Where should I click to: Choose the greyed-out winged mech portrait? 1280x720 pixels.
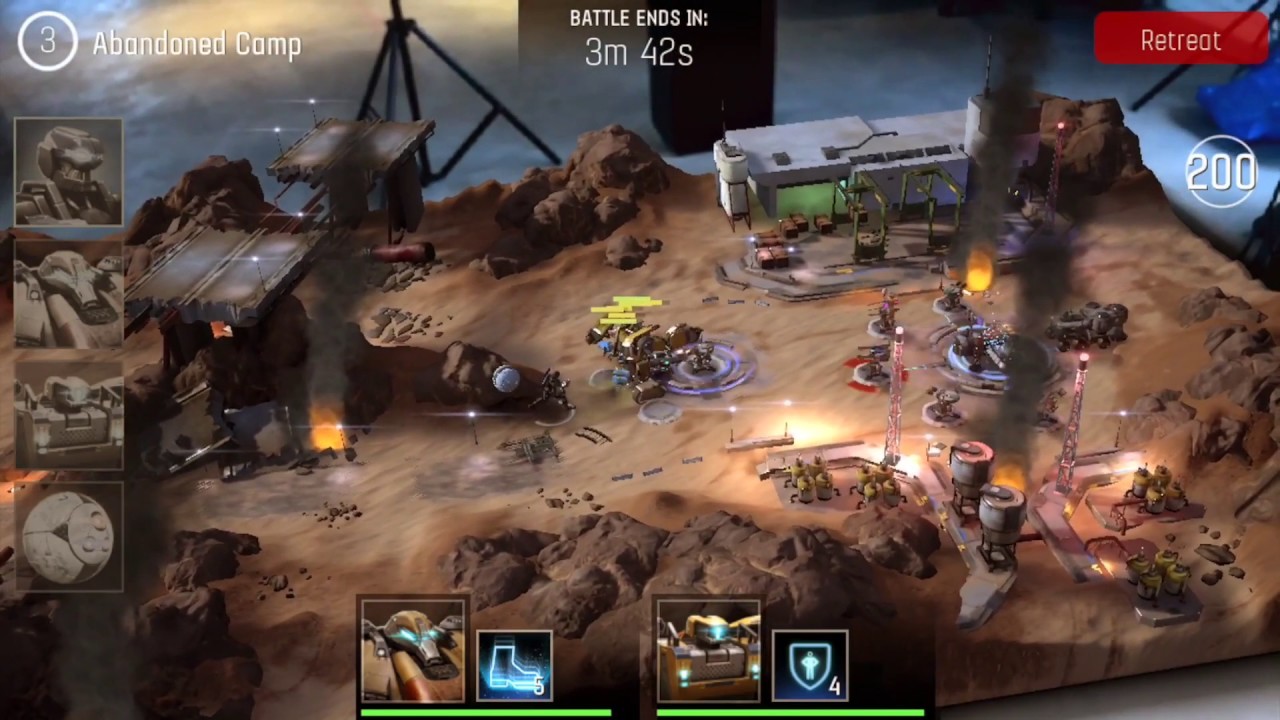coord(69,294)
